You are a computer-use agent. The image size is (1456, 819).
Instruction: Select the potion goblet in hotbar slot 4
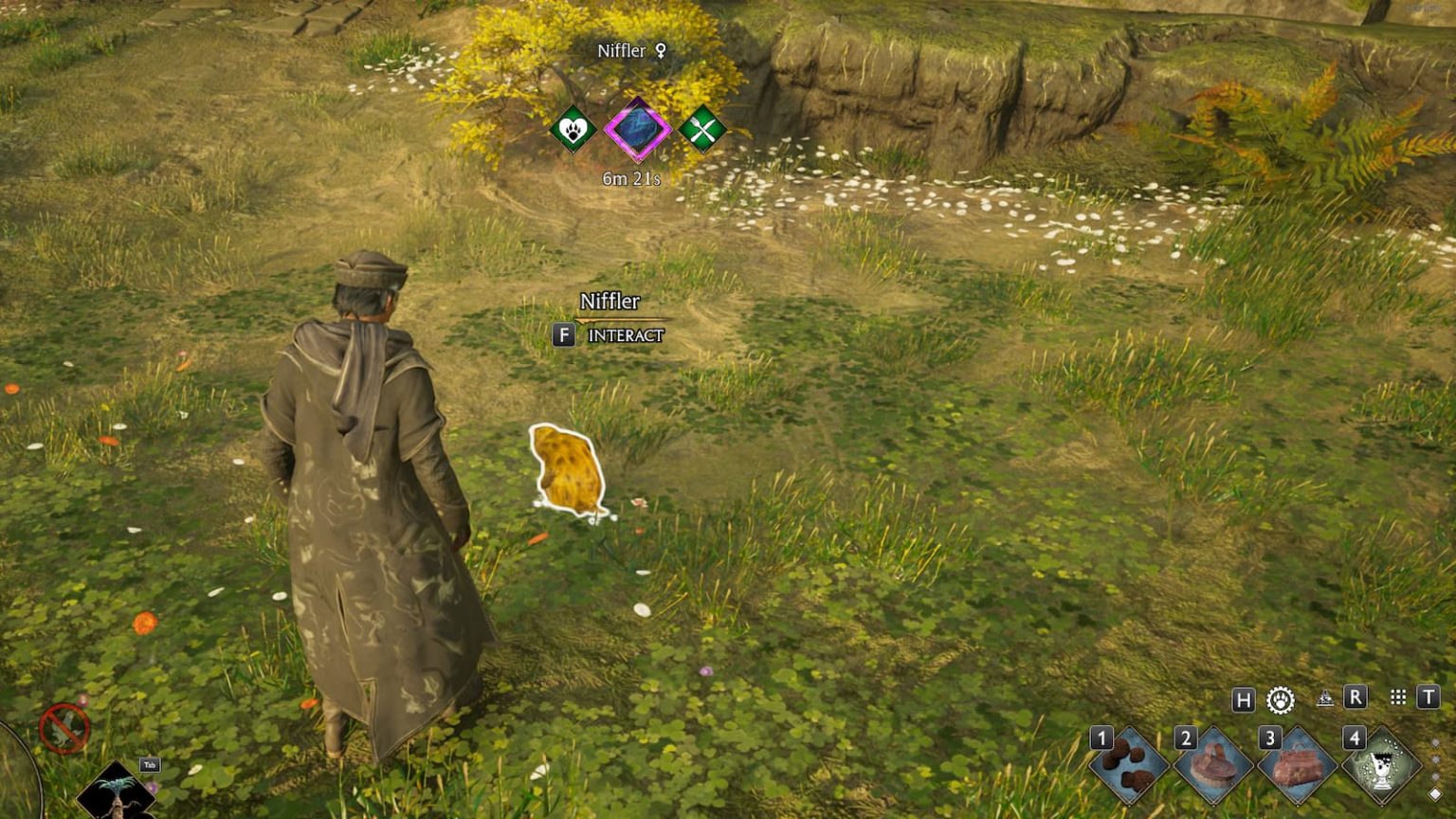click(1380, 765)
